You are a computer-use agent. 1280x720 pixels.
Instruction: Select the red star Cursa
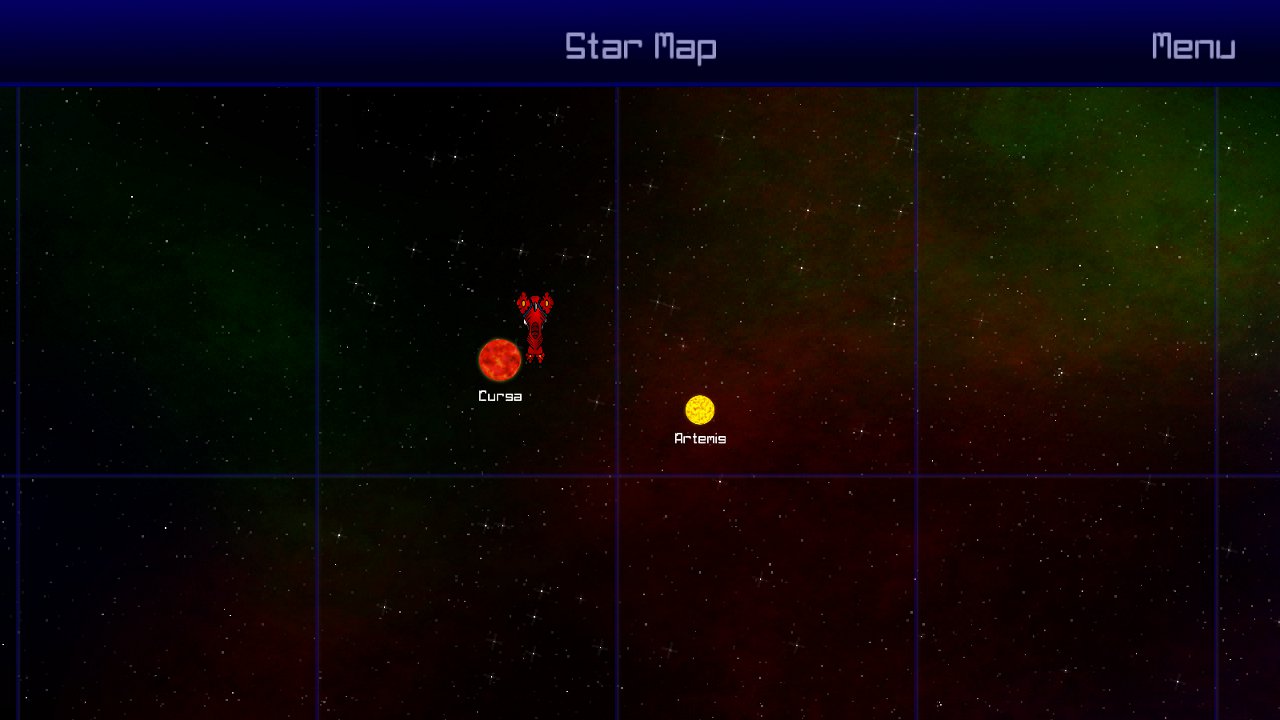(500, 362)
